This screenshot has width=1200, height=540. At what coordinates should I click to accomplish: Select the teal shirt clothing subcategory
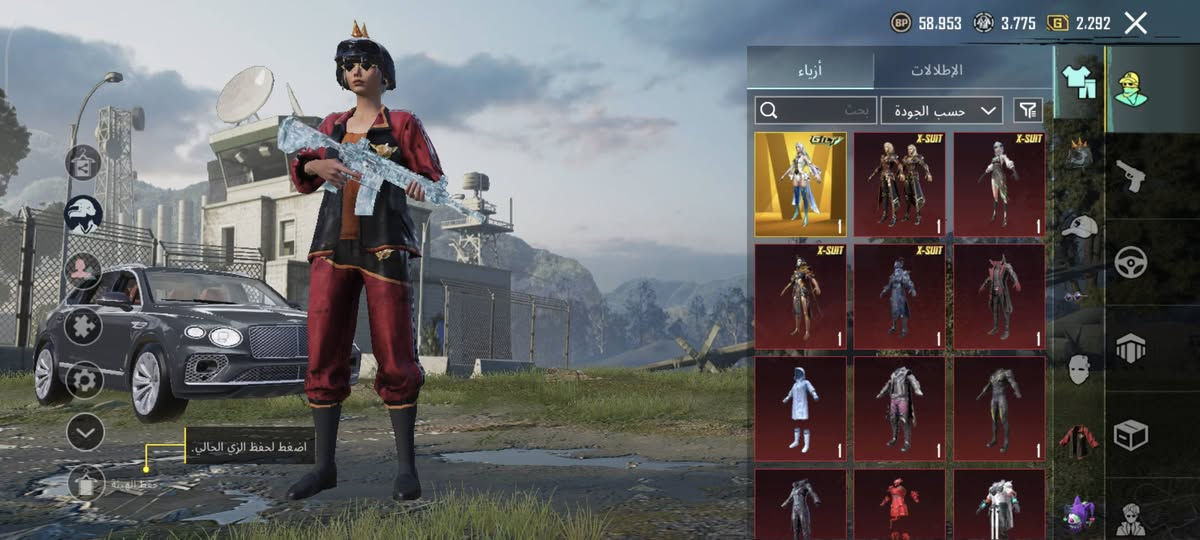[x=1078, y=82]
